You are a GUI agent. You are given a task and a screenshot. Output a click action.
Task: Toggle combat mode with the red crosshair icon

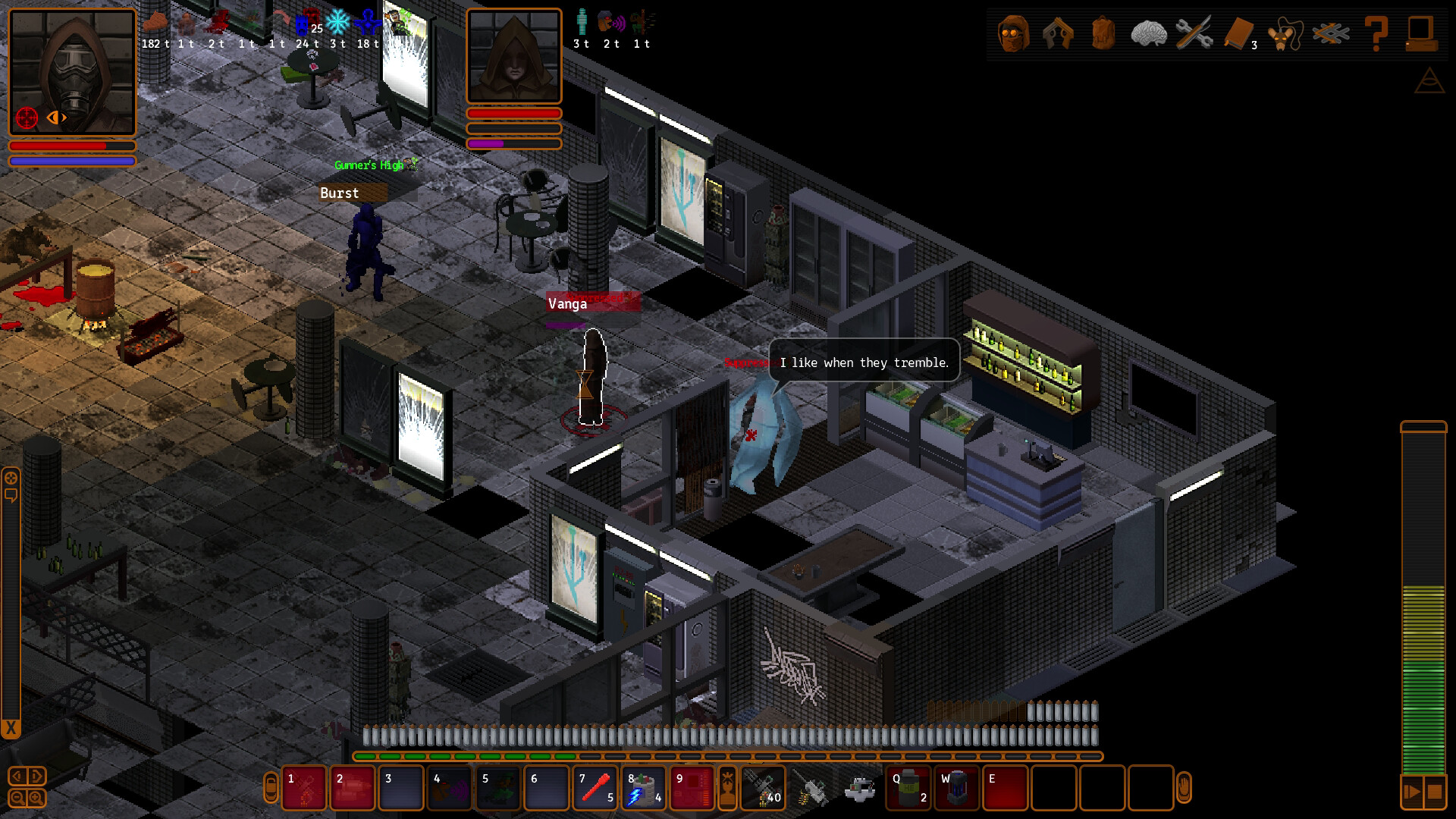[x=27, y=118]
